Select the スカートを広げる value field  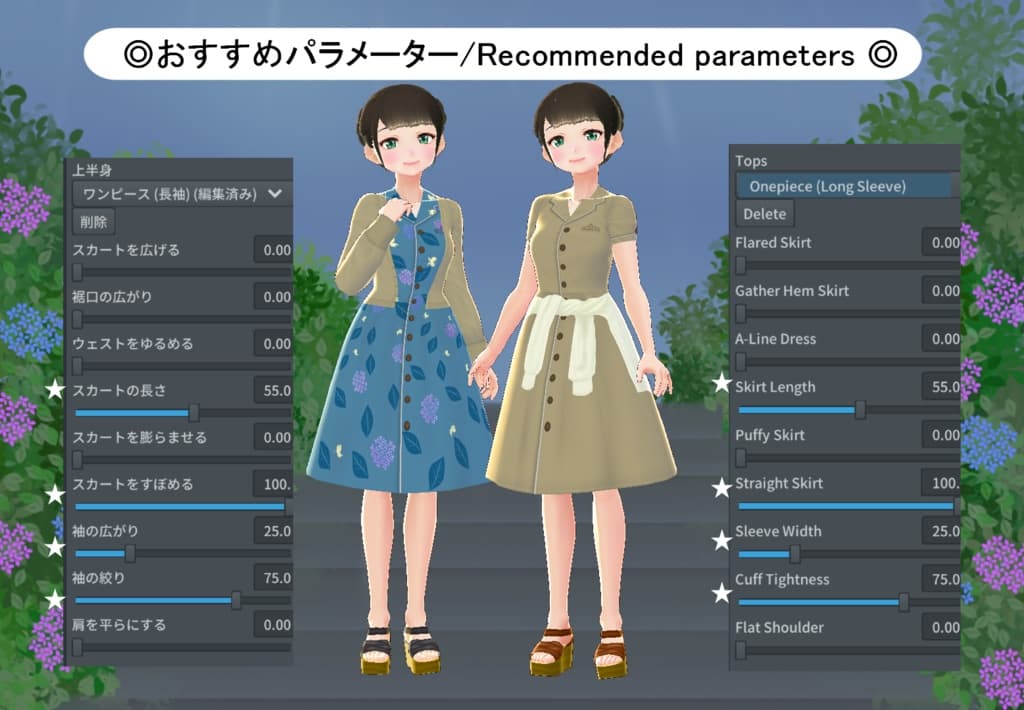pos(272,250)
